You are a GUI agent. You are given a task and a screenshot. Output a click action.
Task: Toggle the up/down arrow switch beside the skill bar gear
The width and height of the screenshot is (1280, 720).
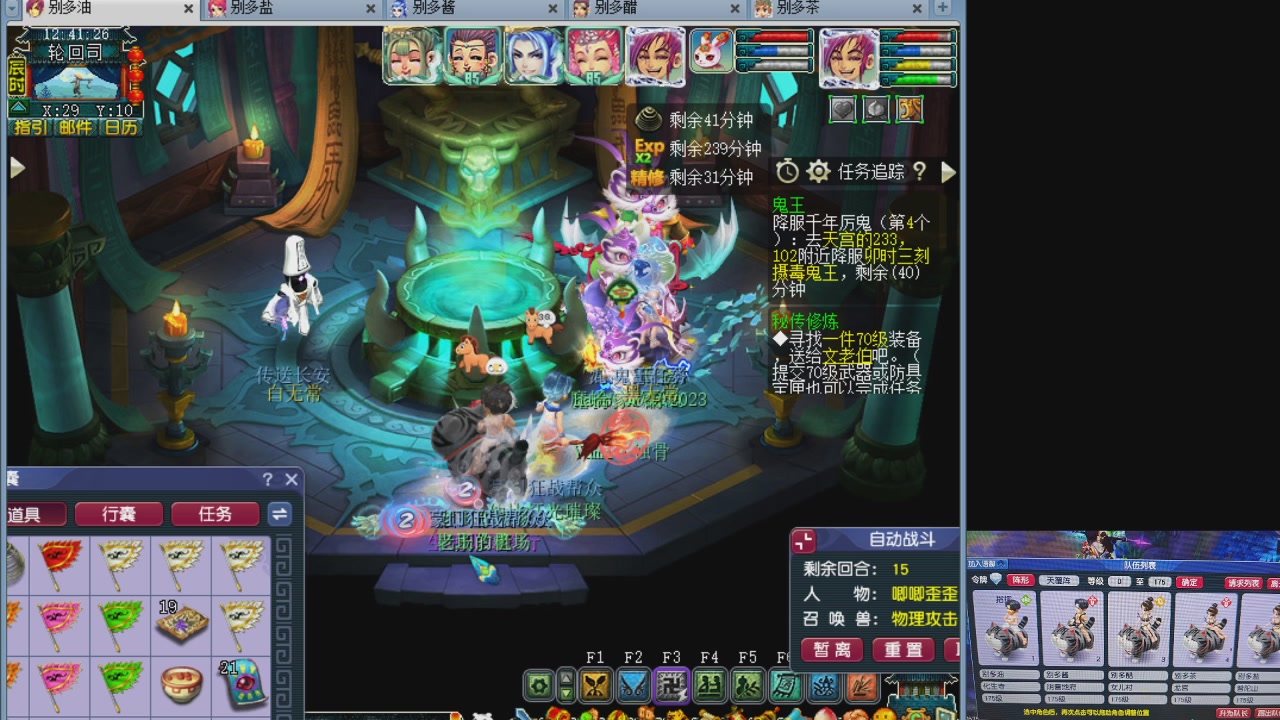[566, 685]
